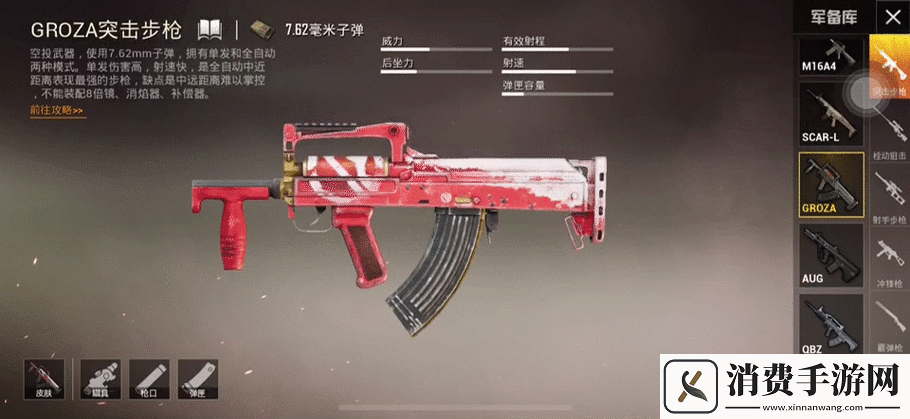Click the 7.62mm ammo icon

pos(262,28)
